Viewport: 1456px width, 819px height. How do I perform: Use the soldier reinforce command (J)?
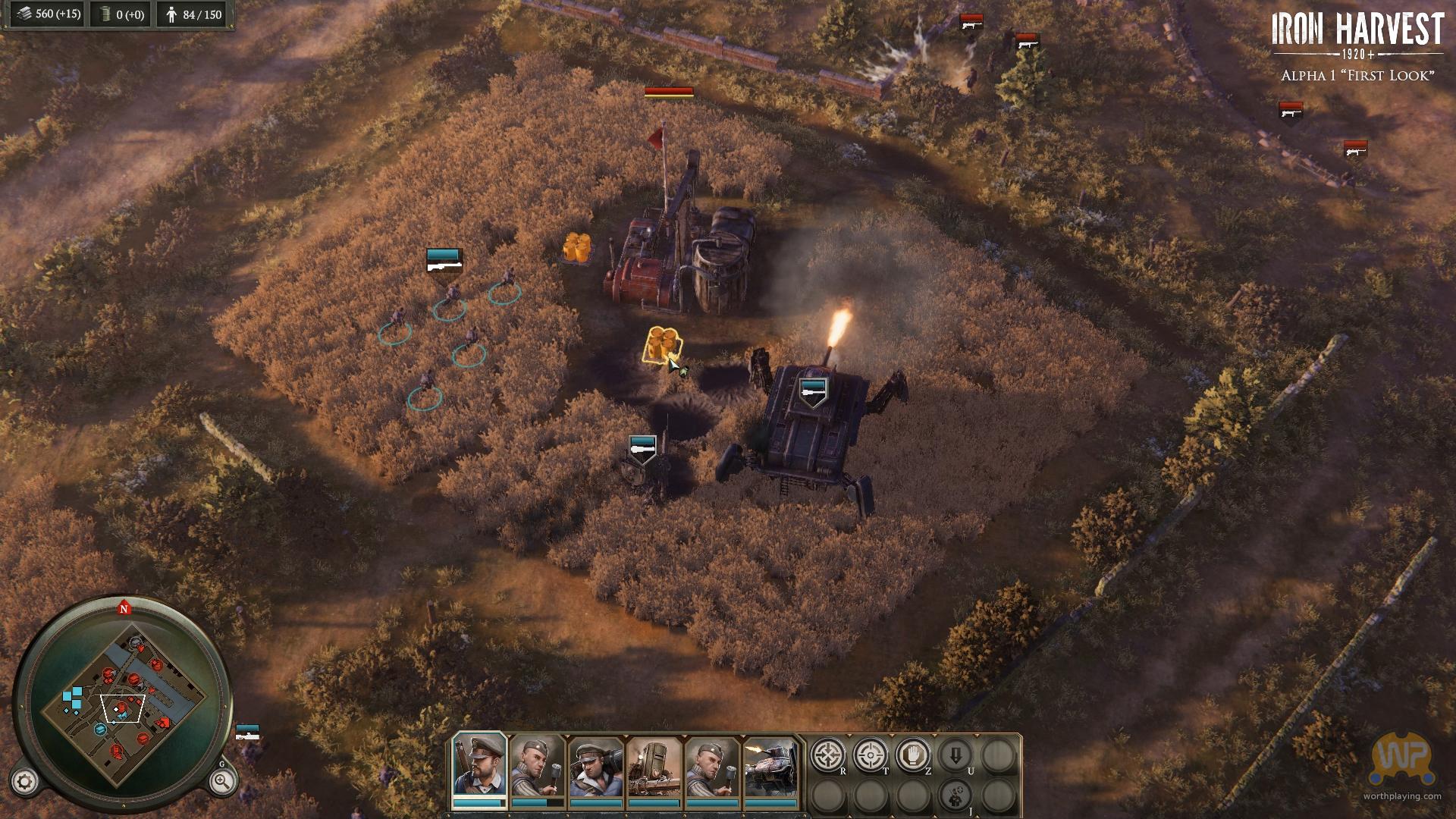coord(955,796)
